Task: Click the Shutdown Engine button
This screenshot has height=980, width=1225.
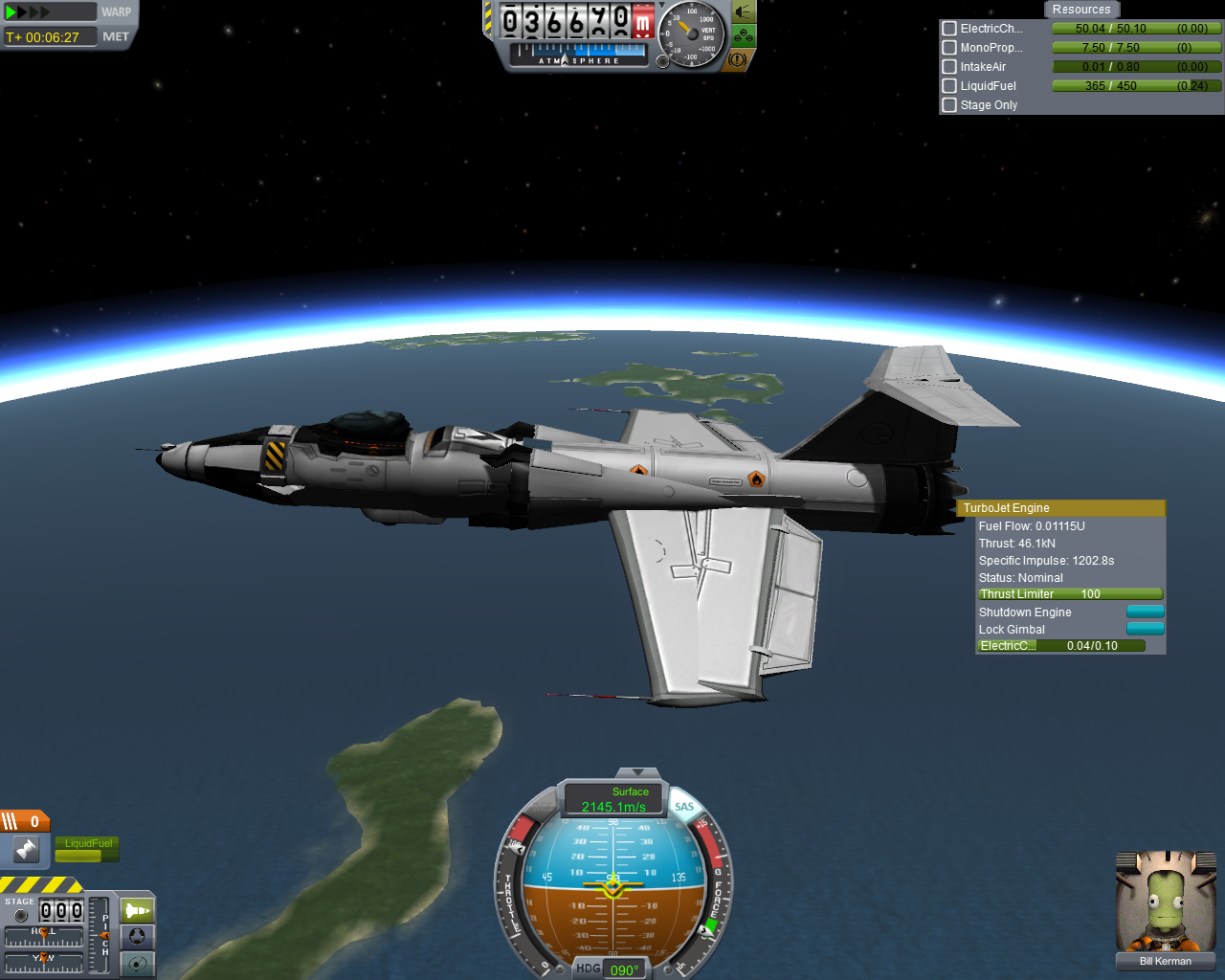Action: (1145, 612)
